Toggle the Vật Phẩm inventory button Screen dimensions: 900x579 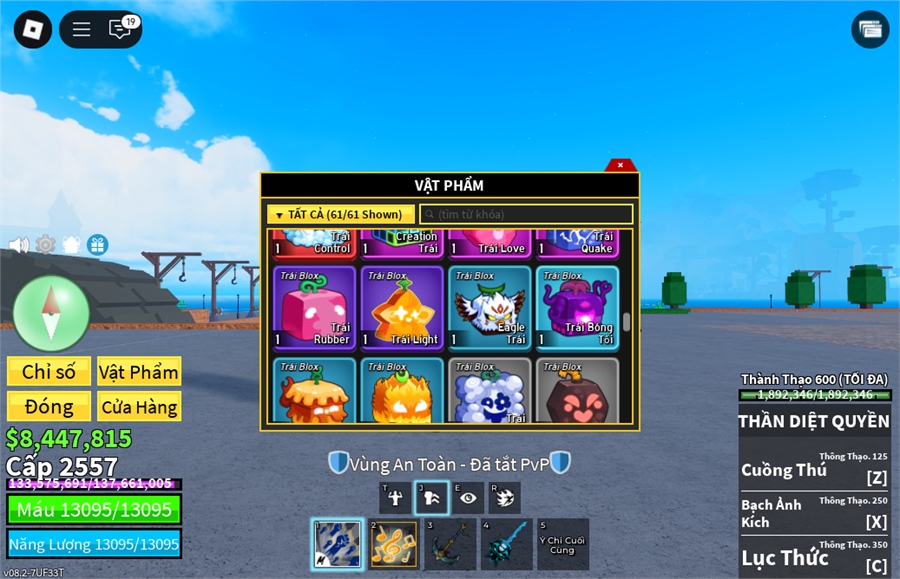139,372
